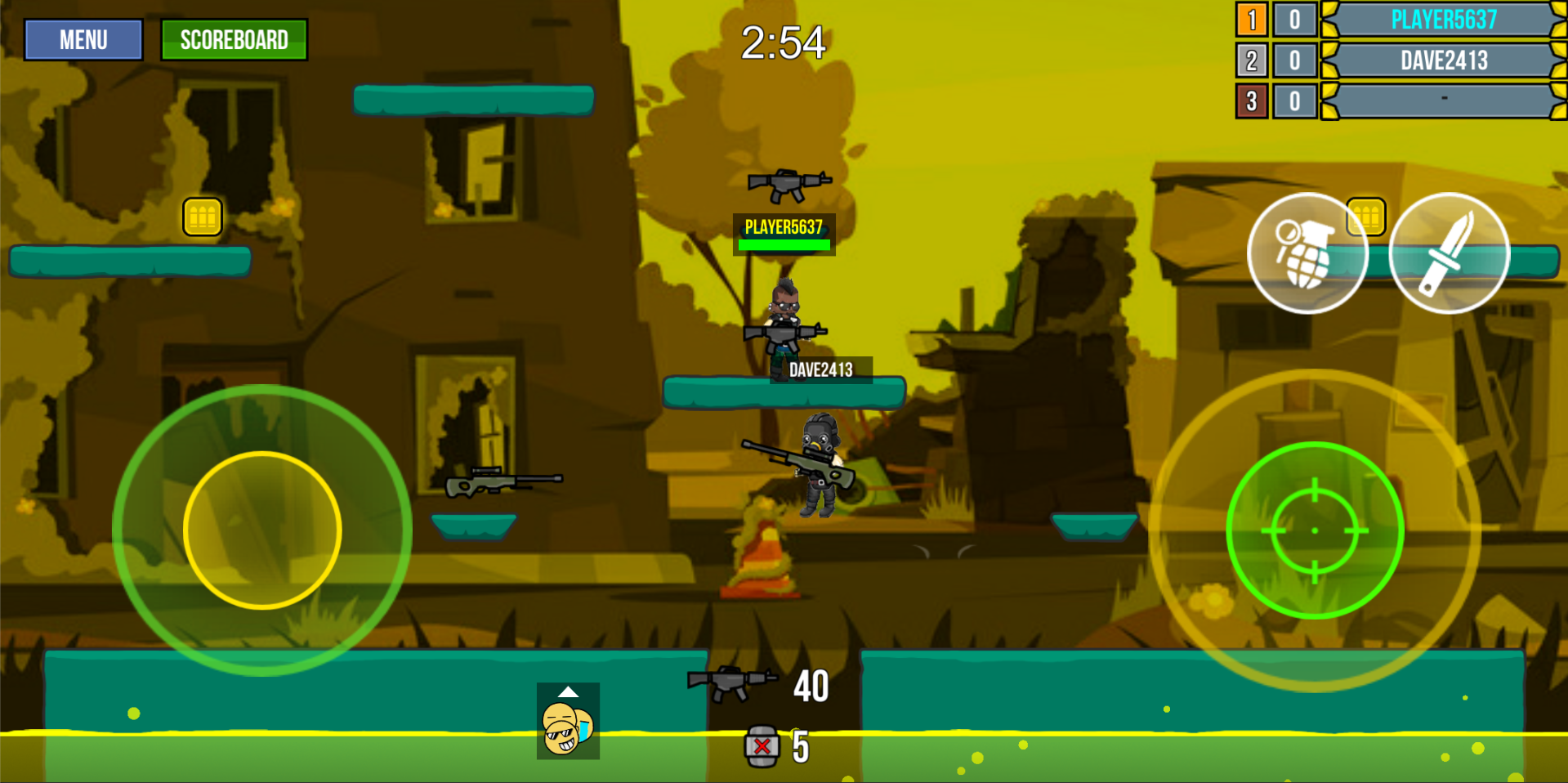Throw a grenade with the grenade icon
Image resolution: width=1568 pixels, height=783 pixels.
1307,253
